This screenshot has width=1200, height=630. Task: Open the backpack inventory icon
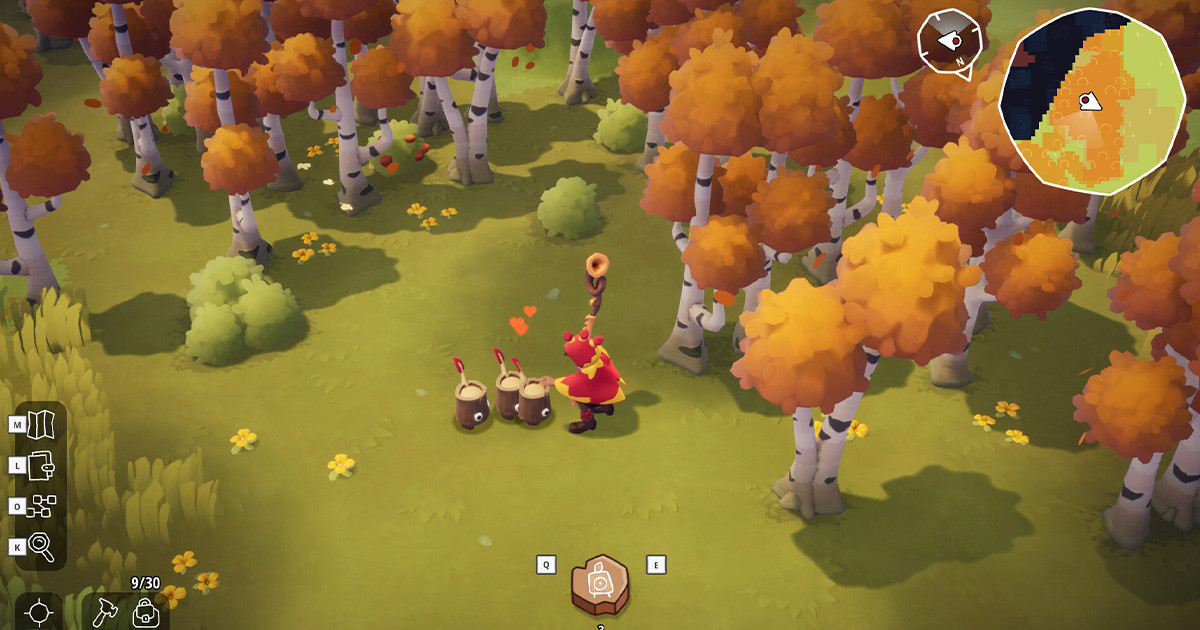(x=146, y=611)
